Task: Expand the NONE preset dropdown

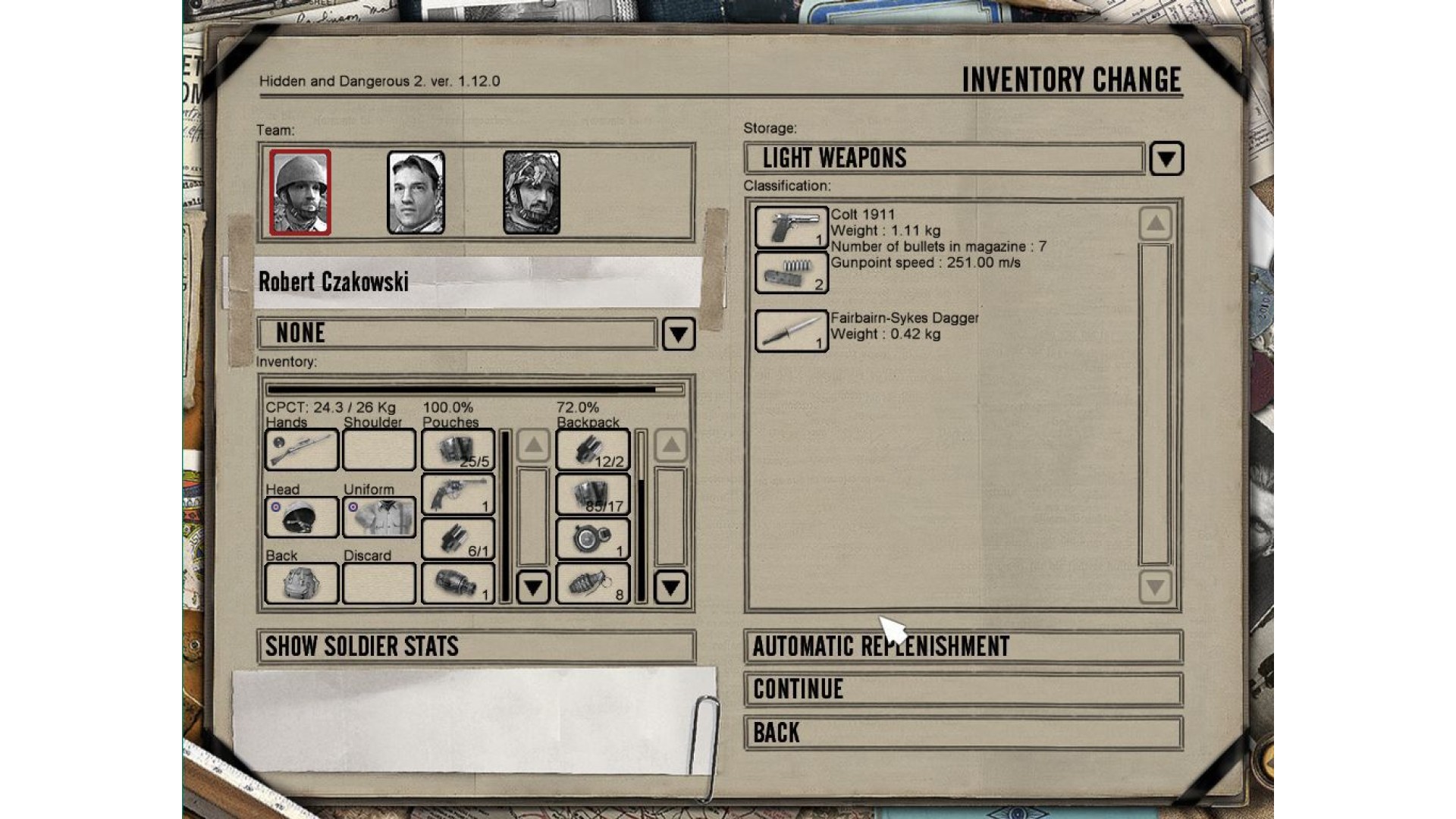Action: (x=678, y=334)
